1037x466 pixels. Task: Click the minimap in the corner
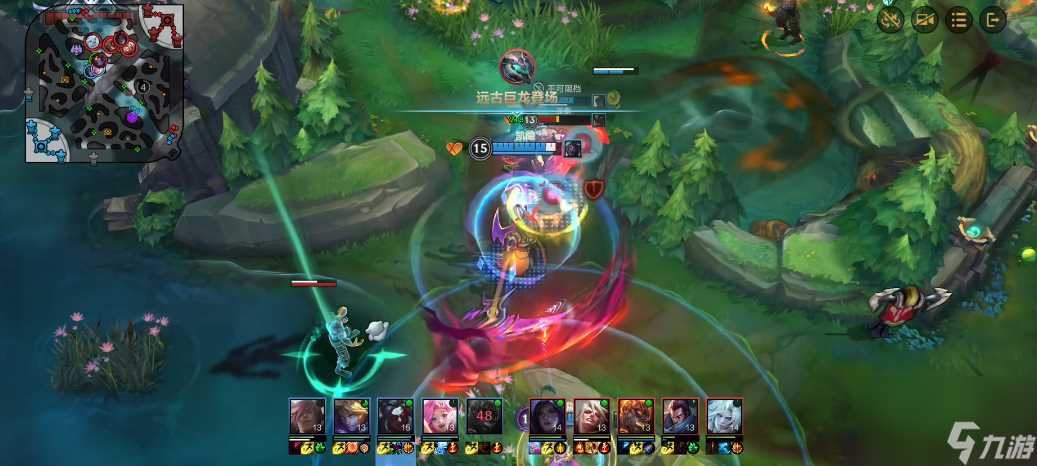(x=104, y=82)
